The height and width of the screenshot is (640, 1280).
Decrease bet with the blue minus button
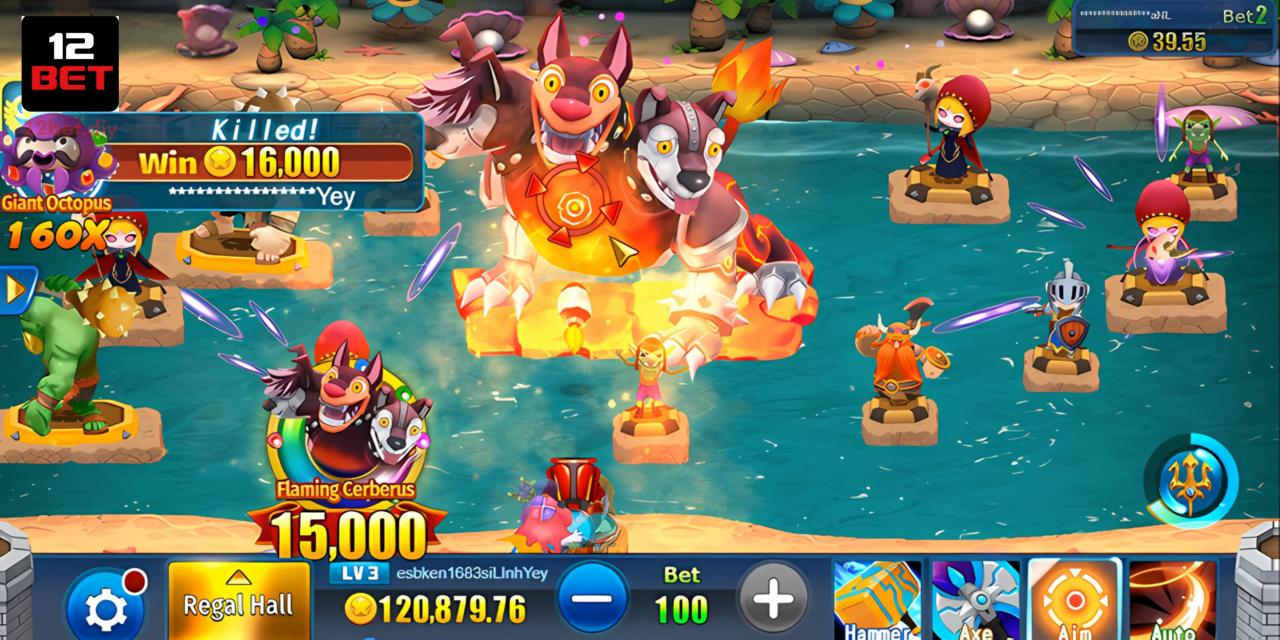(593, 598)
